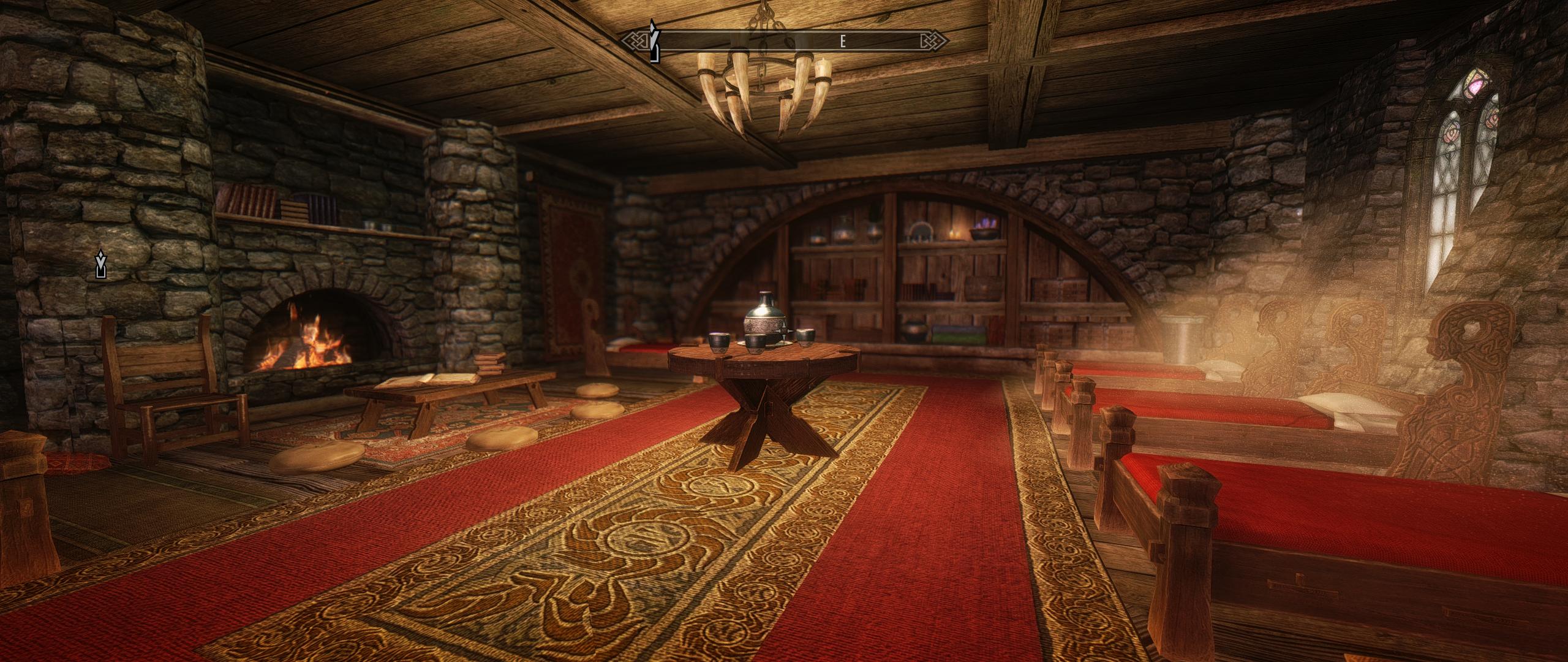This screenshot has width=1568, height=662.
Task: Click the East letter on the compass
Action: click(x=843, y=42)
